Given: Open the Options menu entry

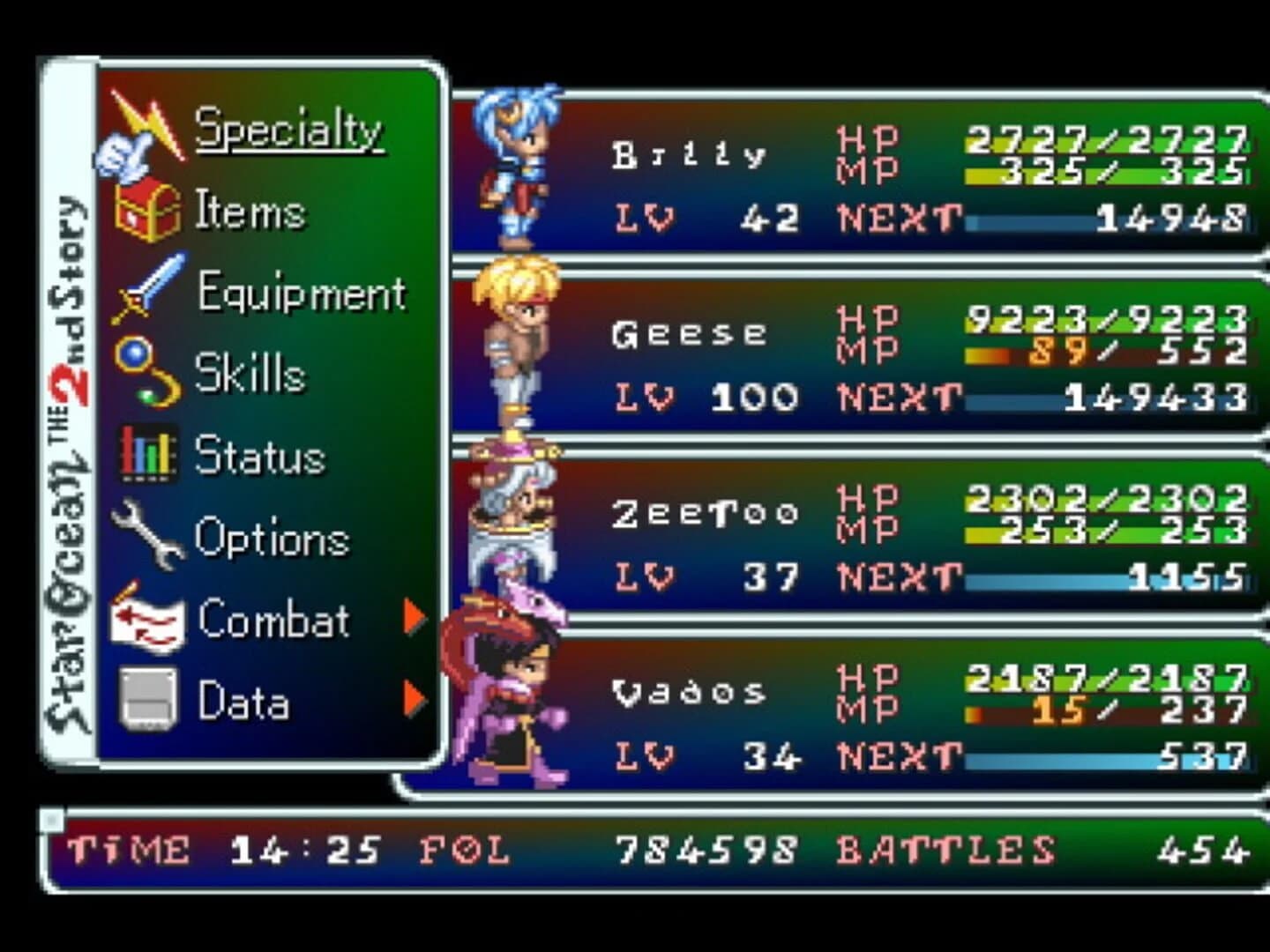Looking at the screenshot, I should (x=273, y=538).
